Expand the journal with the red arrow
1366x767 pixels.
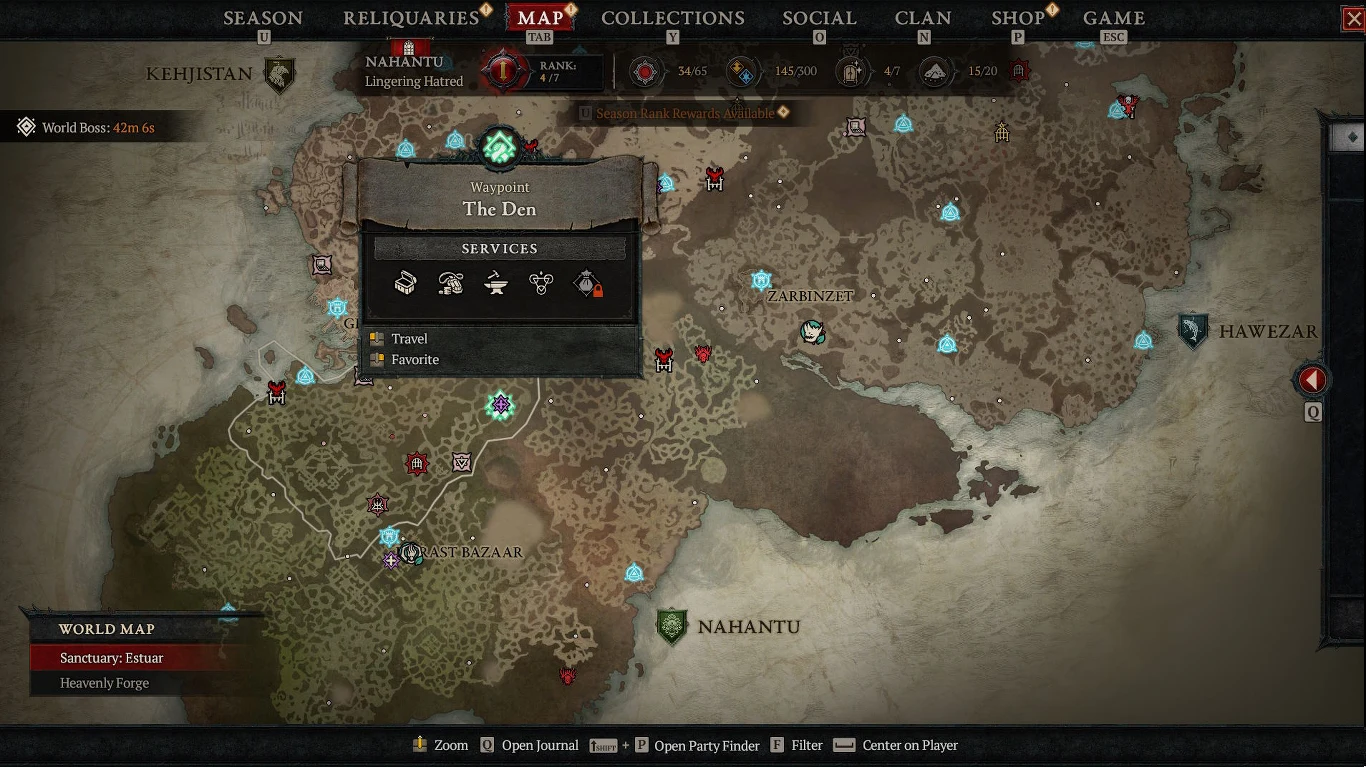pos(1312,380)
